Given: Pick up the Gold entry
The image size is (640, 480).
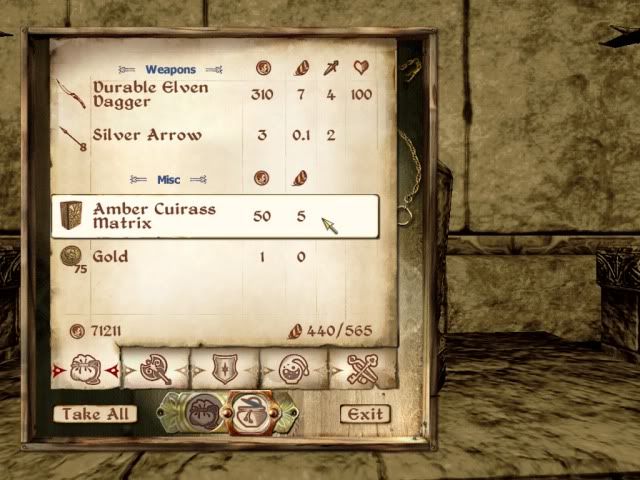Looking at the screenshot, I should point(110,257).
